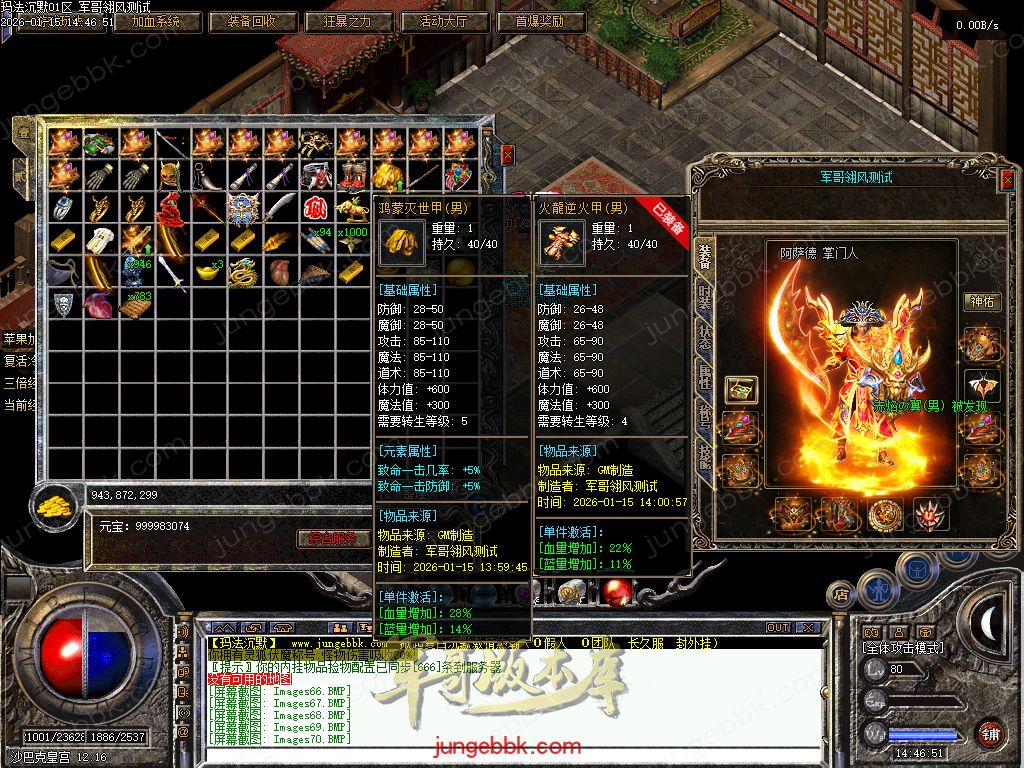
Task: Open the treasure chest slot on character panel
Action: coord(741,388)
